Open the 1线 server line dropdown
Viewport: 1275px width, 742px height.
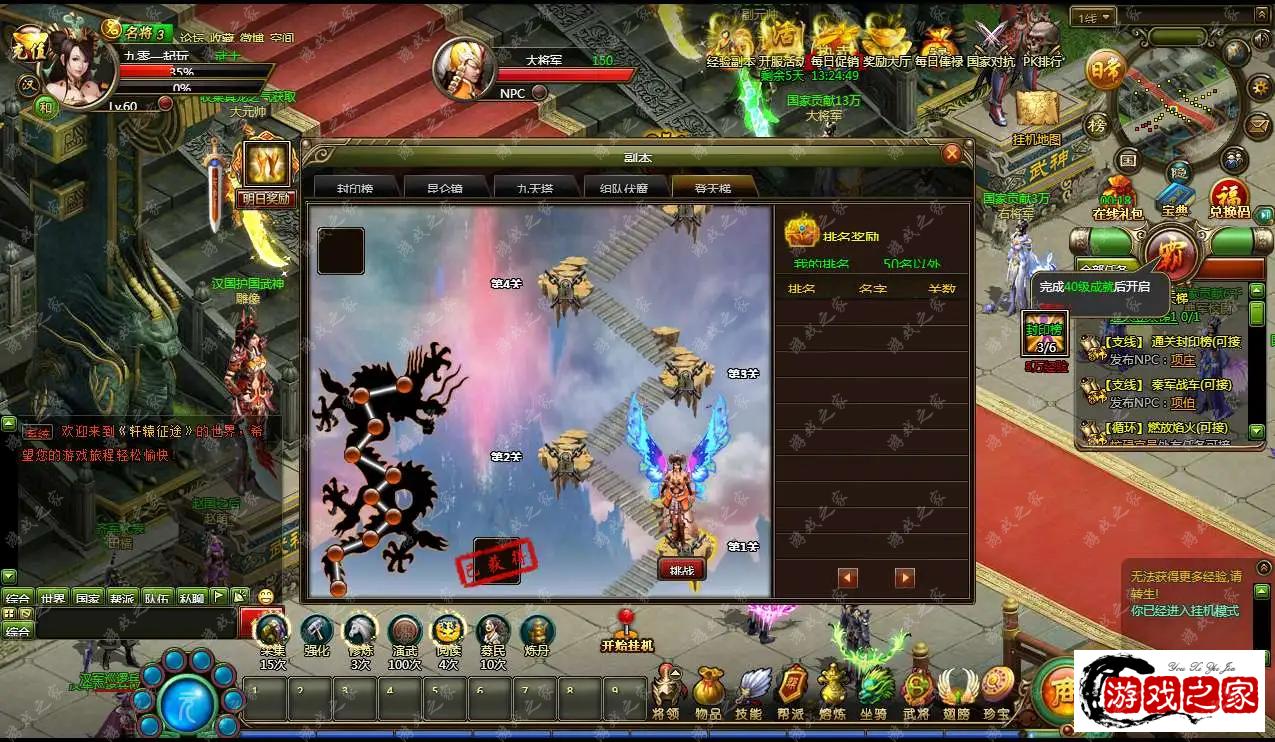(1094, 17)
